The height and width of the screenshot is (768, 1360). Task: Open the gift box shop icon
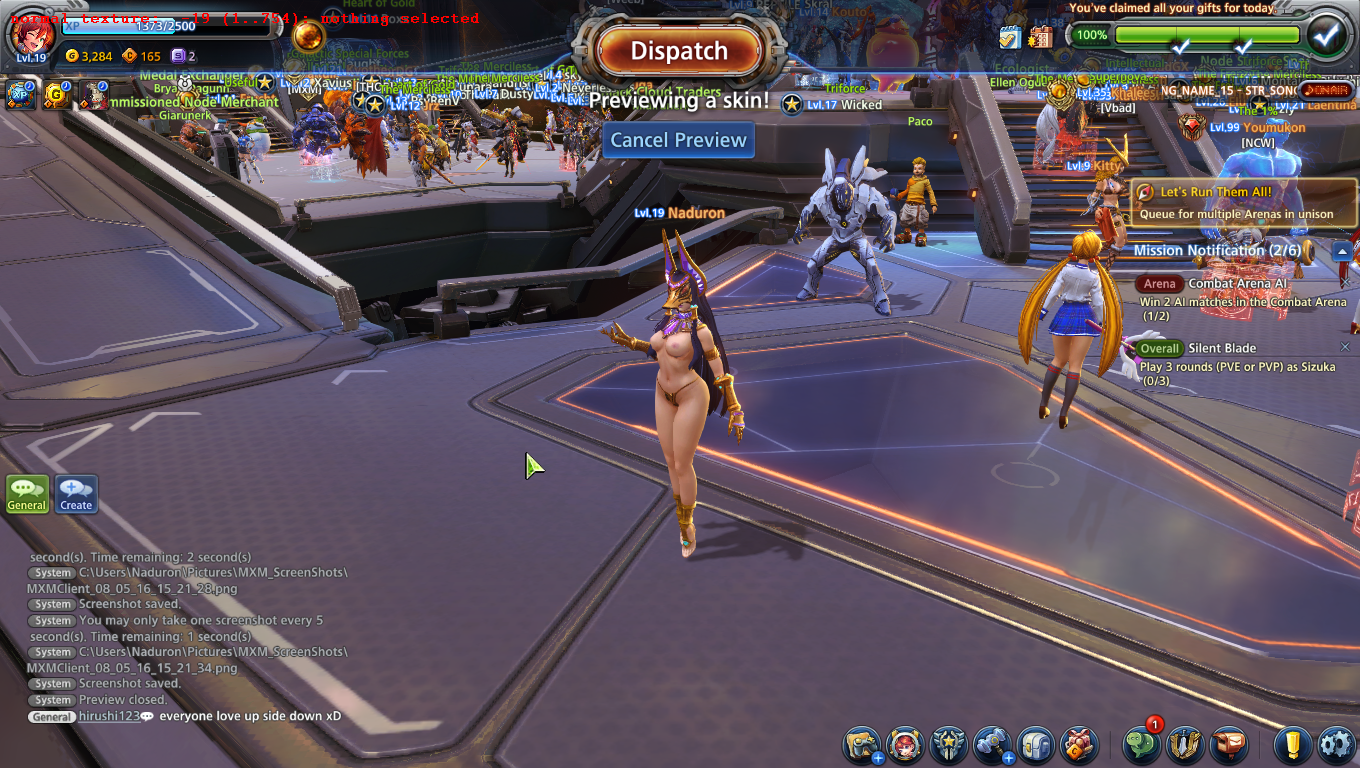pyautogui.click(x=1079, y=745)
